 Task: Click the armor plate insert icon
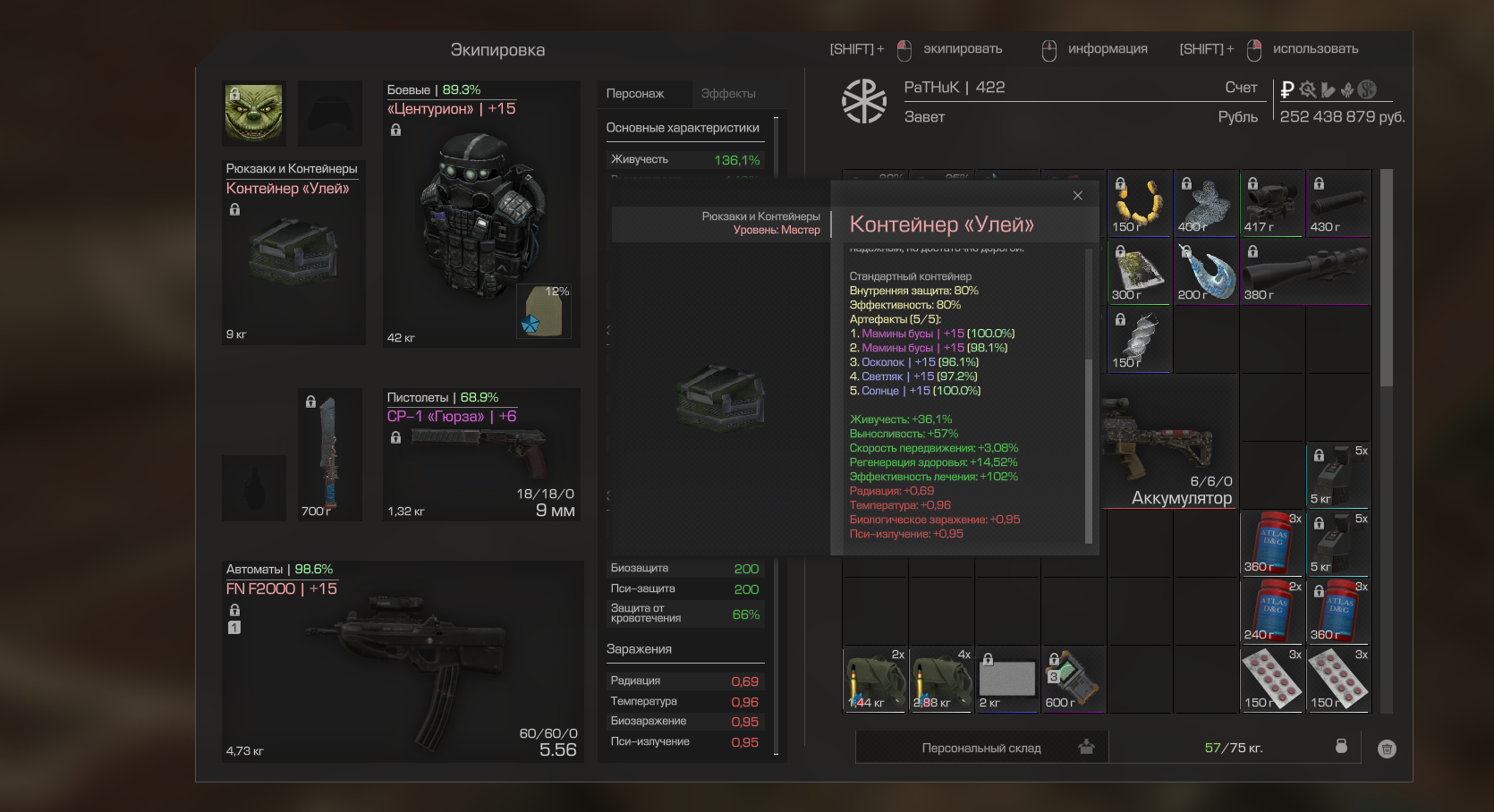[544, 312]
